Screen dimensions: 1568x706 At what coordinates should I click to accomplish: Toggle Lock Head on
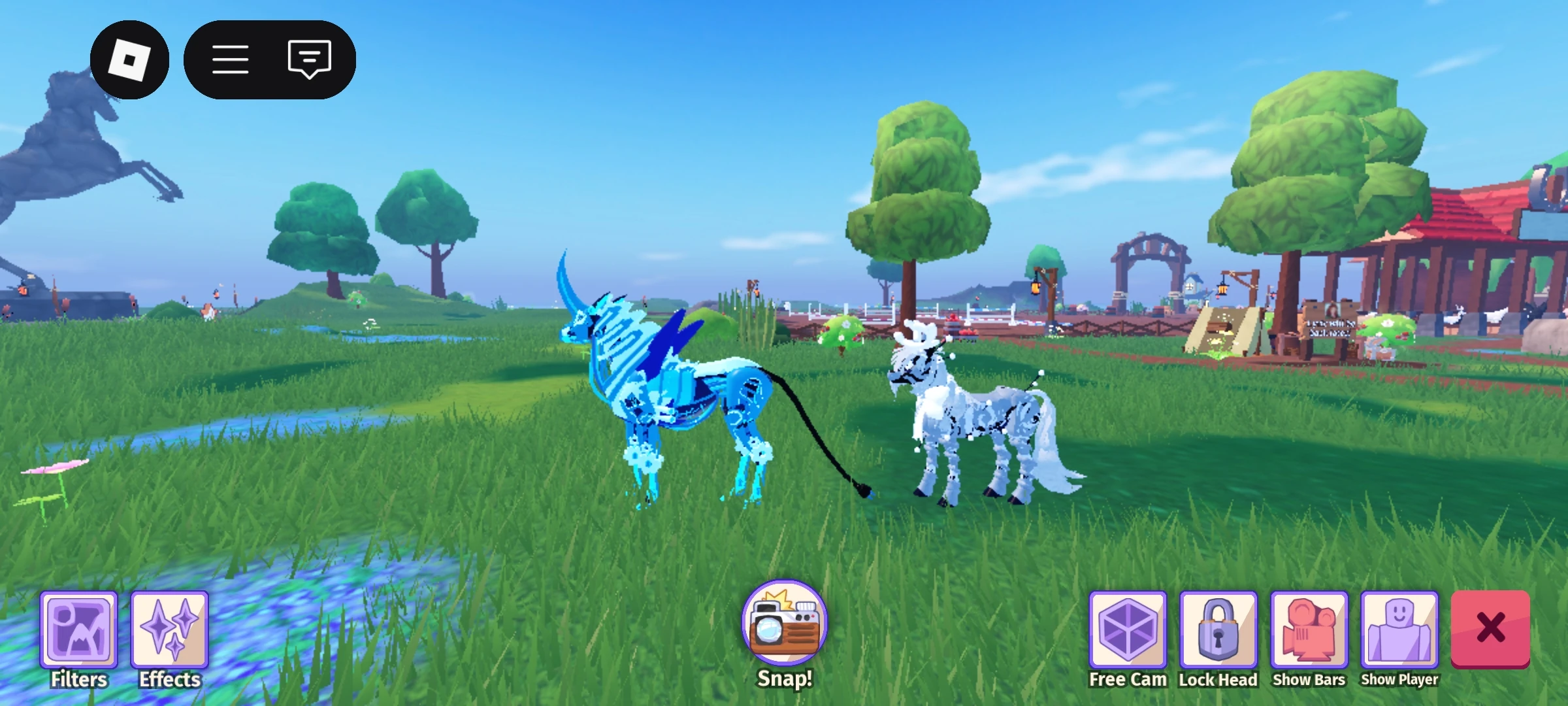tap(1218, 630)
